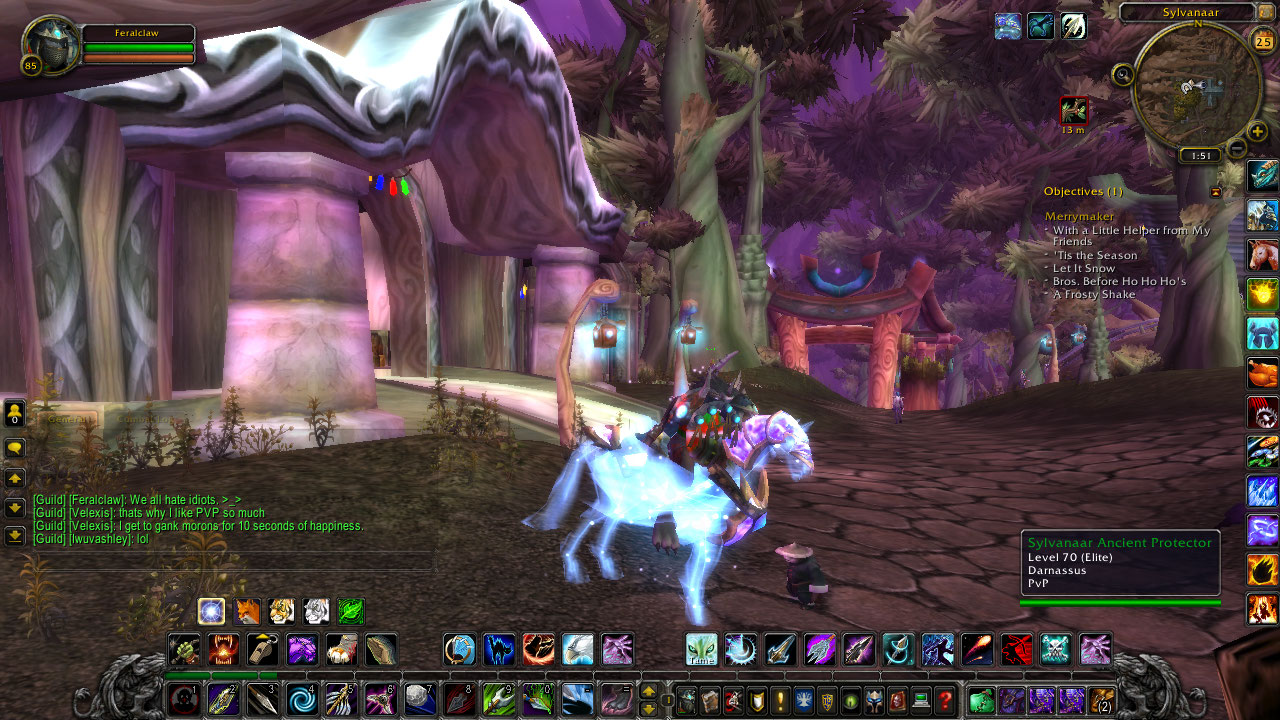Open the calendar showing the 25 on the minimap
Image resolution: width=1280 pixels, height=720 pixels.
(1263, 41)
